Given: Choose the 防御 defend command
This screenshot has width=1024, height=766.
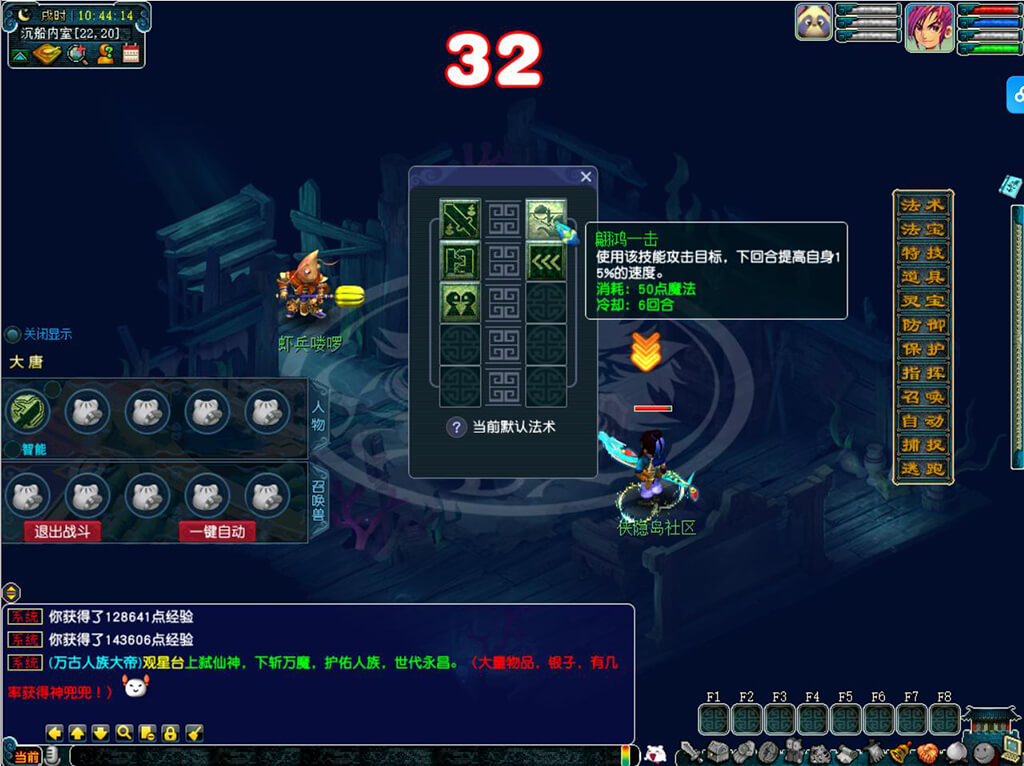Looking at the screenshot, I should click(x=922, y=325).
